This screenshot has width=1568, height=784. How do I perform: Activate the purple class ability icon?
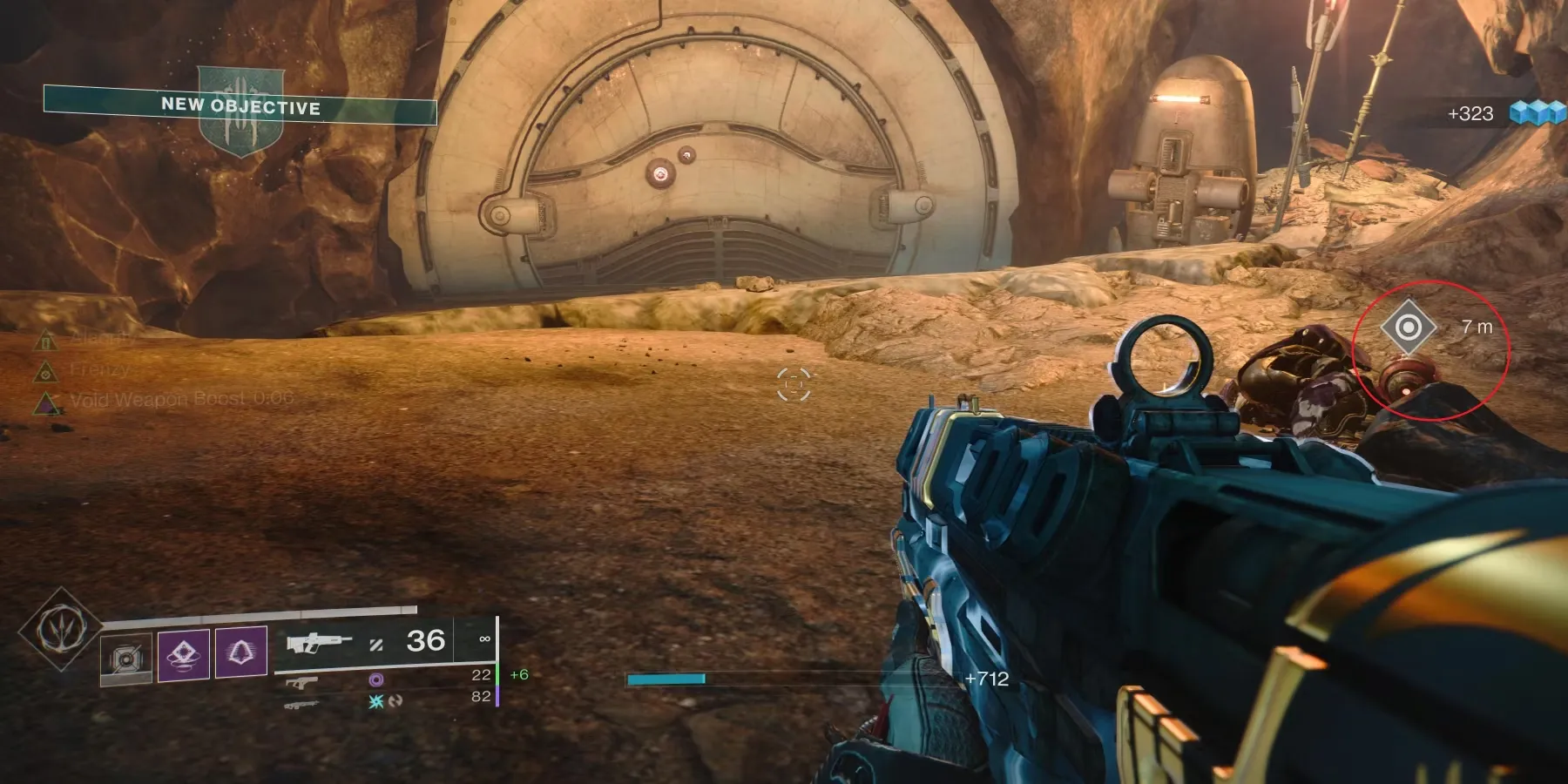click(x=240, y=652)
